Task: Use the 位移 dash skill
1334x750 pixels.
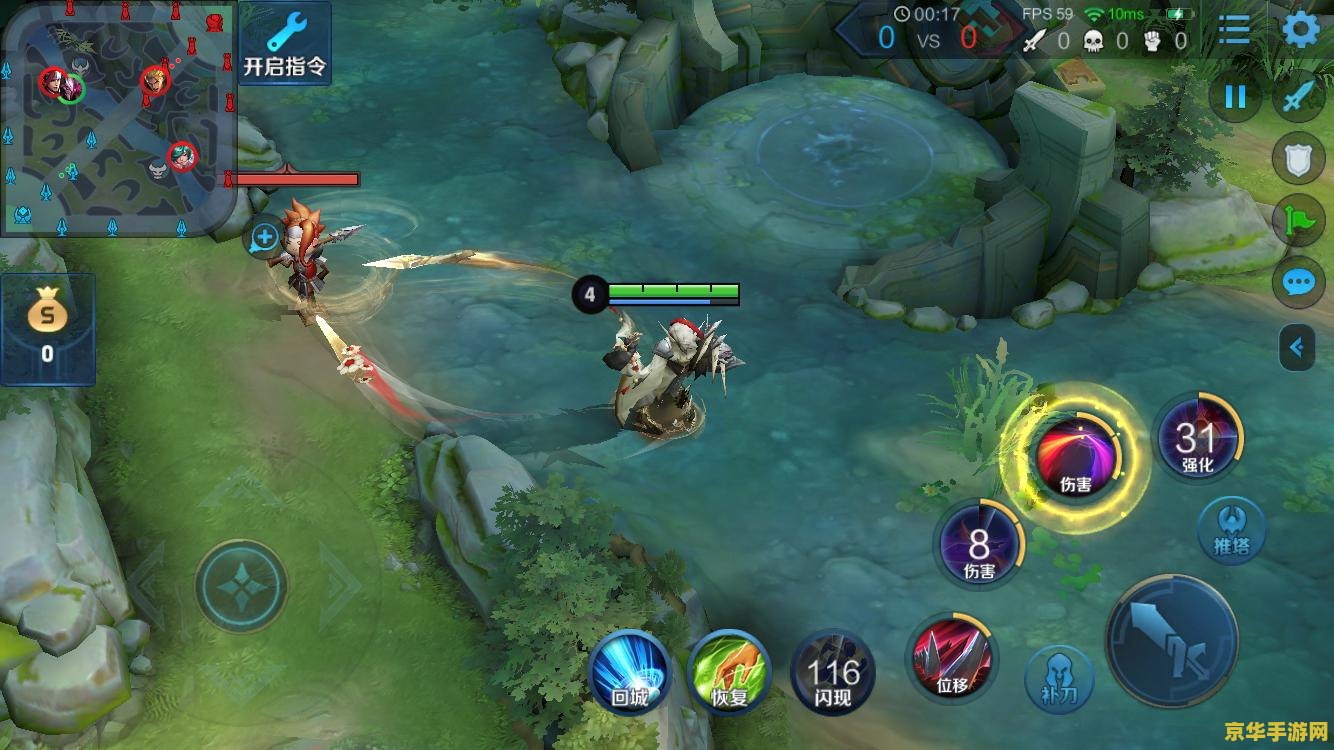Action: click(951, 657)
